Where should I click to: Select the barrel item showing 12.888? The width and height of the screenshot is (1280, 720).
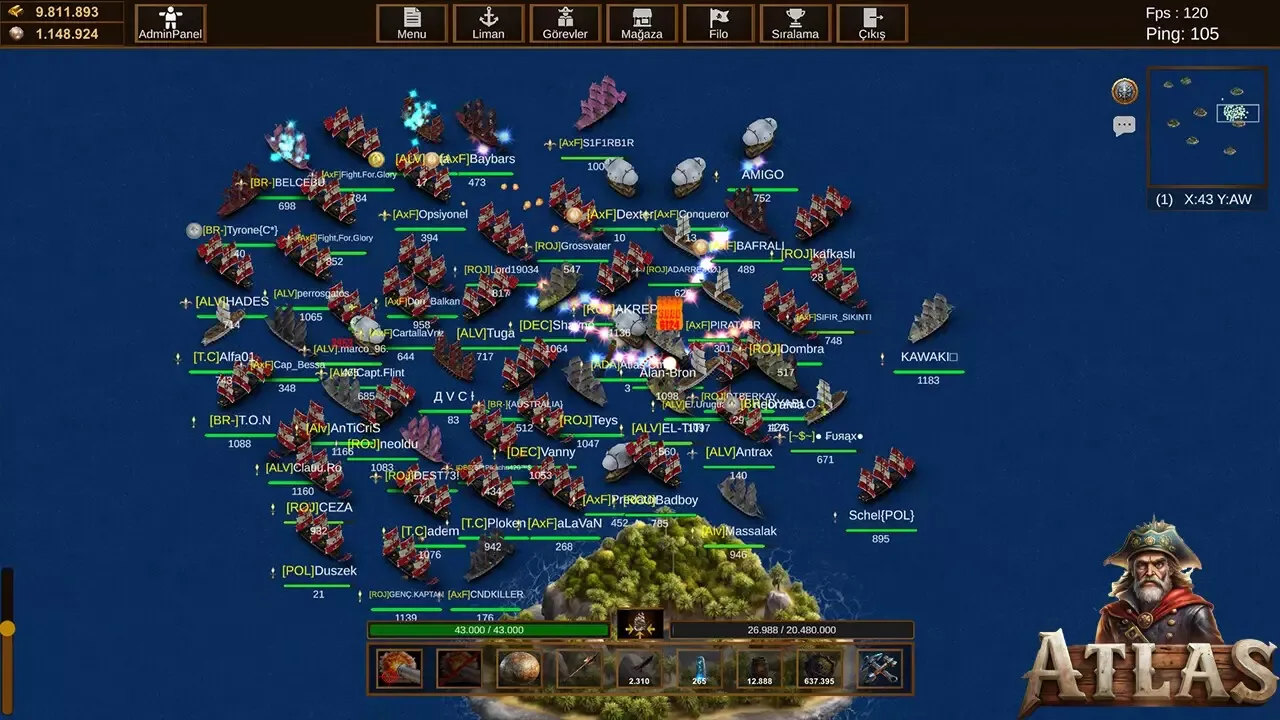point(757,667)
